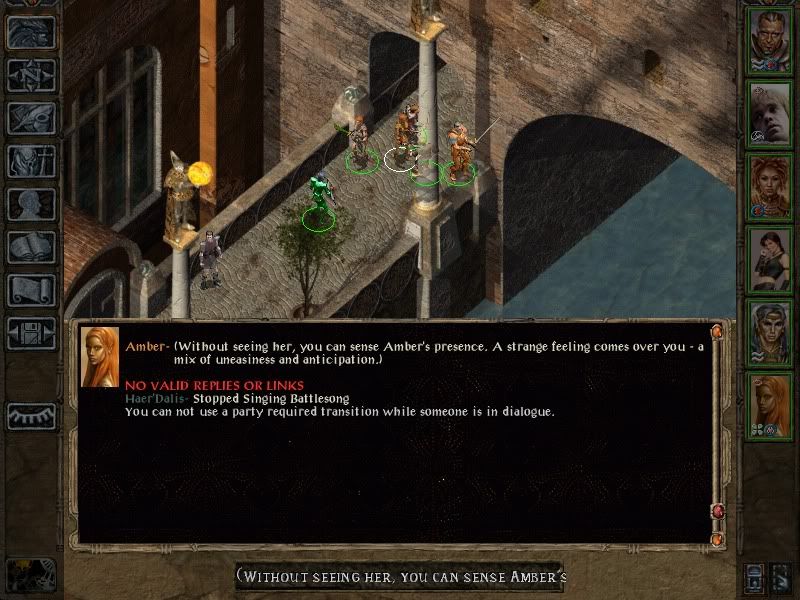Click the red gem on the dialogue scrollbar

click(716, 512)
